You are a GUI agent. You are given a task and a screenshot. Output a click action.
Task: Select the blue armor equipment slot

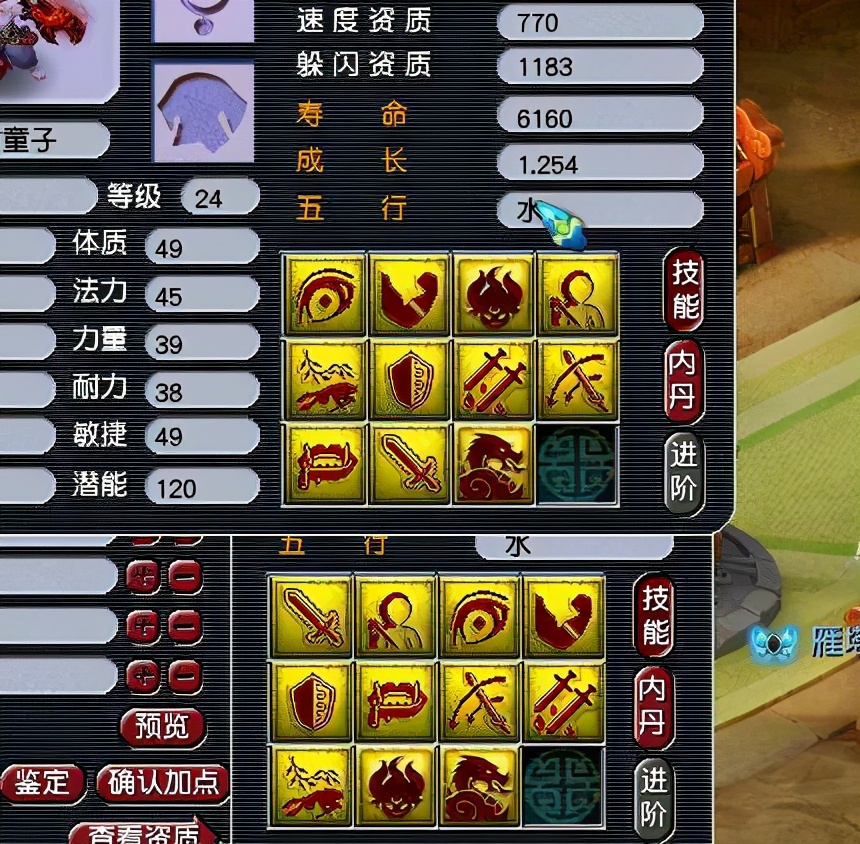tap(196, 110)
